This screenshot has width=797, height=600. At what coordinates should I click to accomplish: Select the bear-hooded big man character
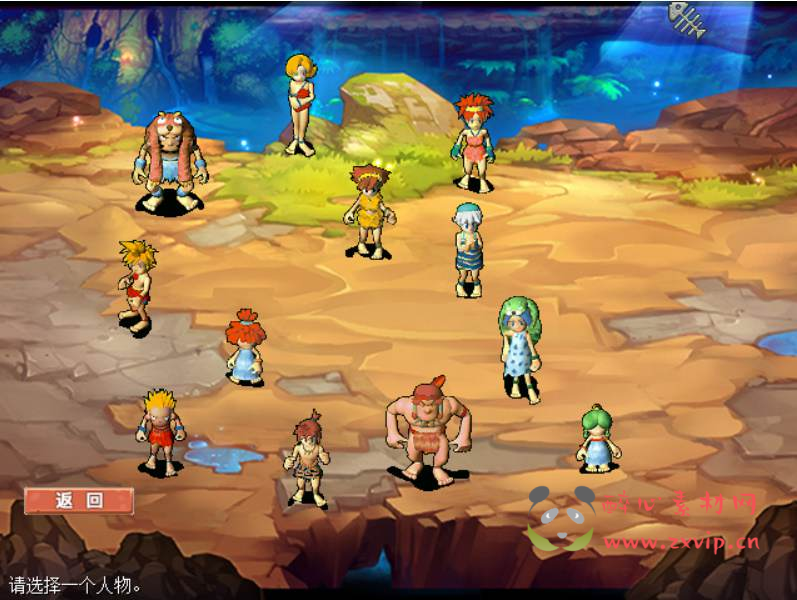point(170,160)
